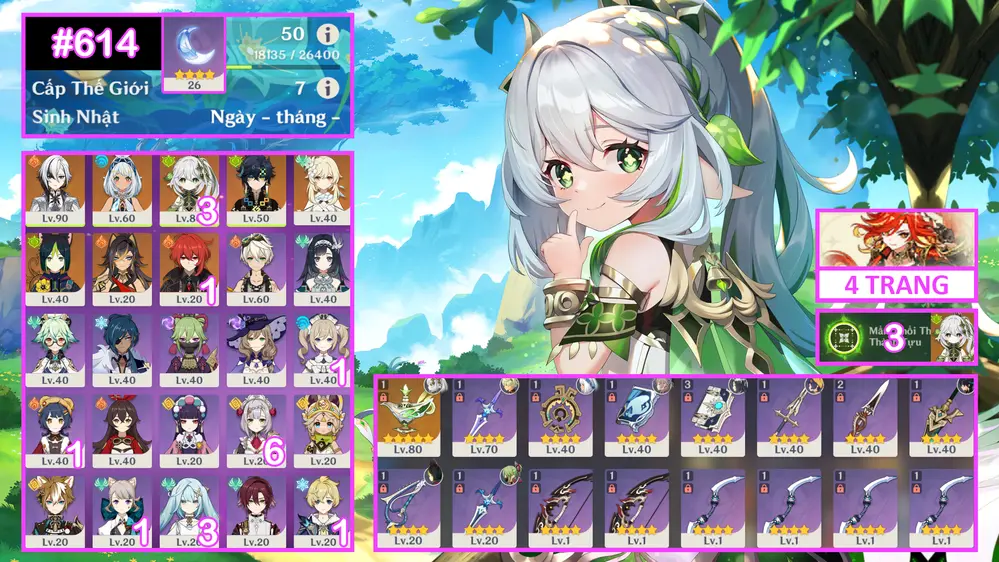Open Kaeya's character portrait

[x=122, y=345]
